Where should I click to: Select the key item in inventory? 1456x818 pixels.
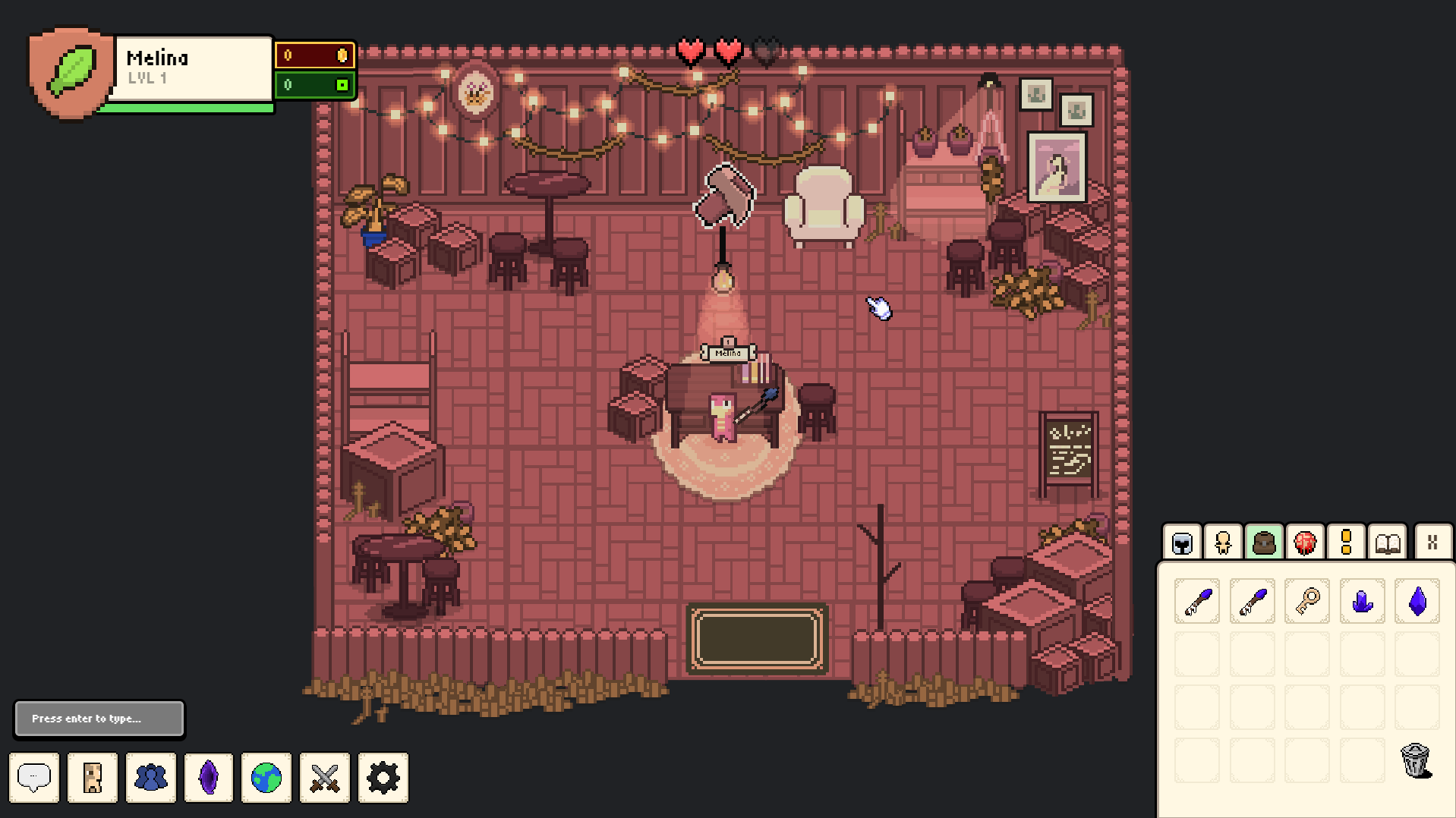[x=1307, y=602]
